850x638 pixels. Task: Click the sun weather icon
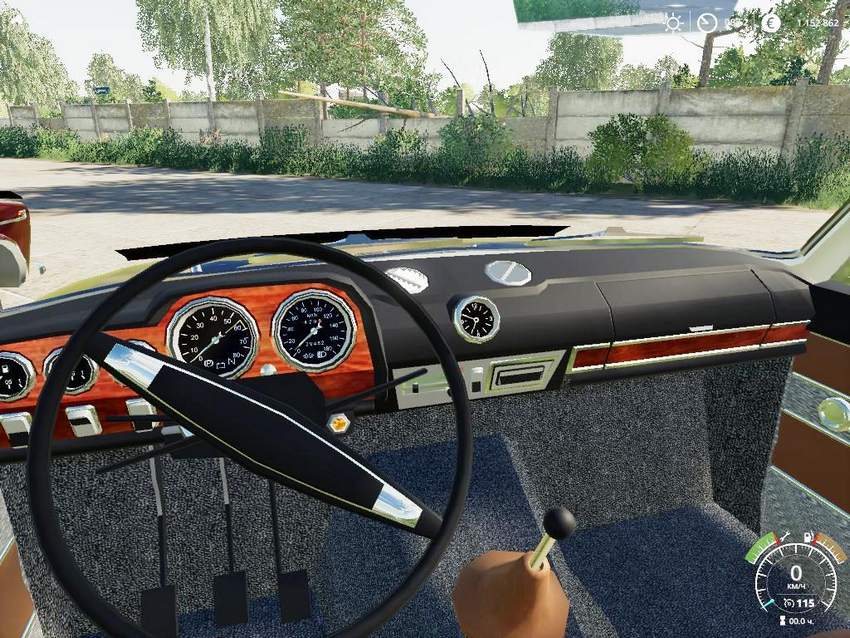click(x=674, y=22)
